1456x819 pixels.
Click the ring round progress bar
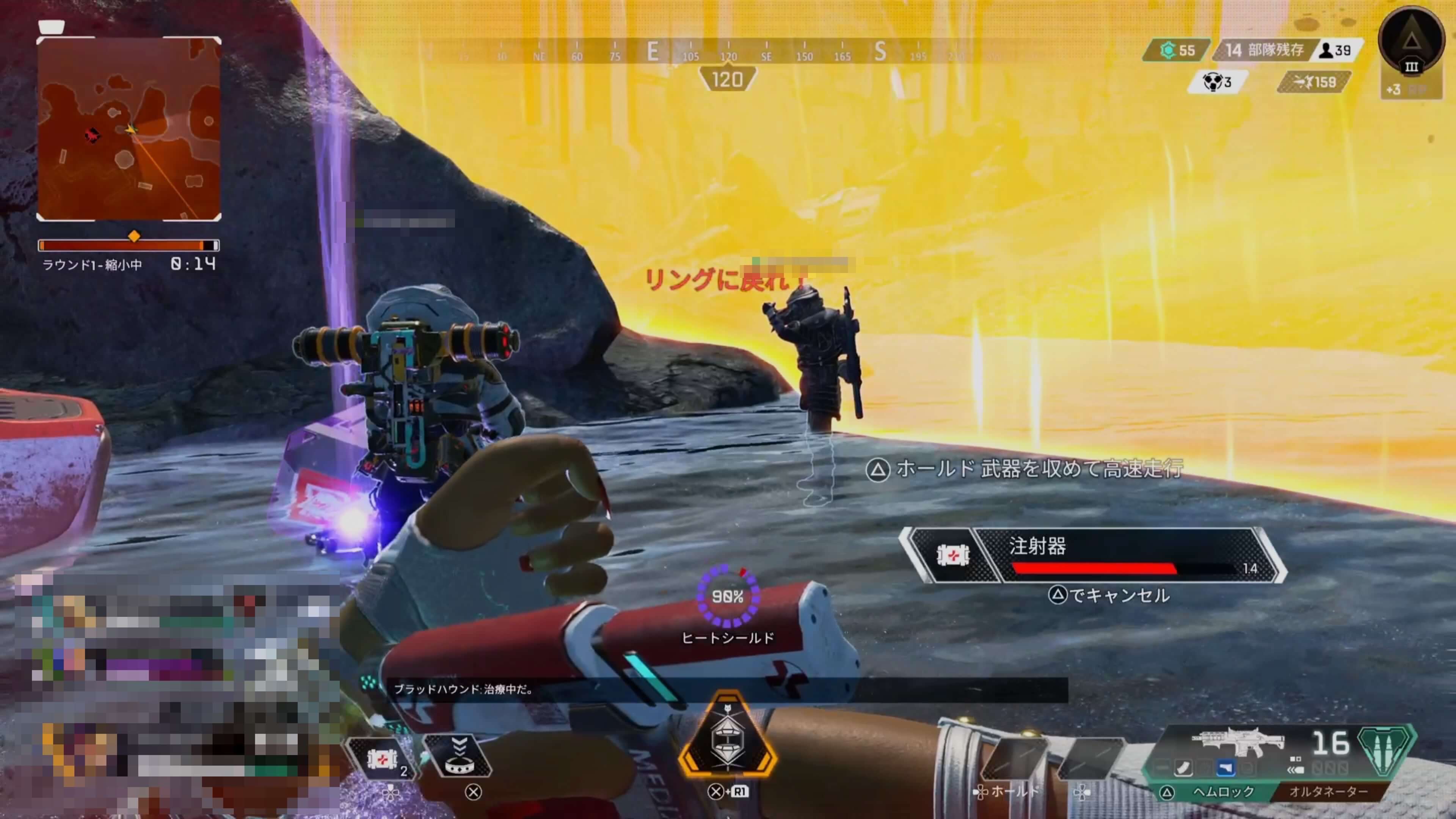129,245
